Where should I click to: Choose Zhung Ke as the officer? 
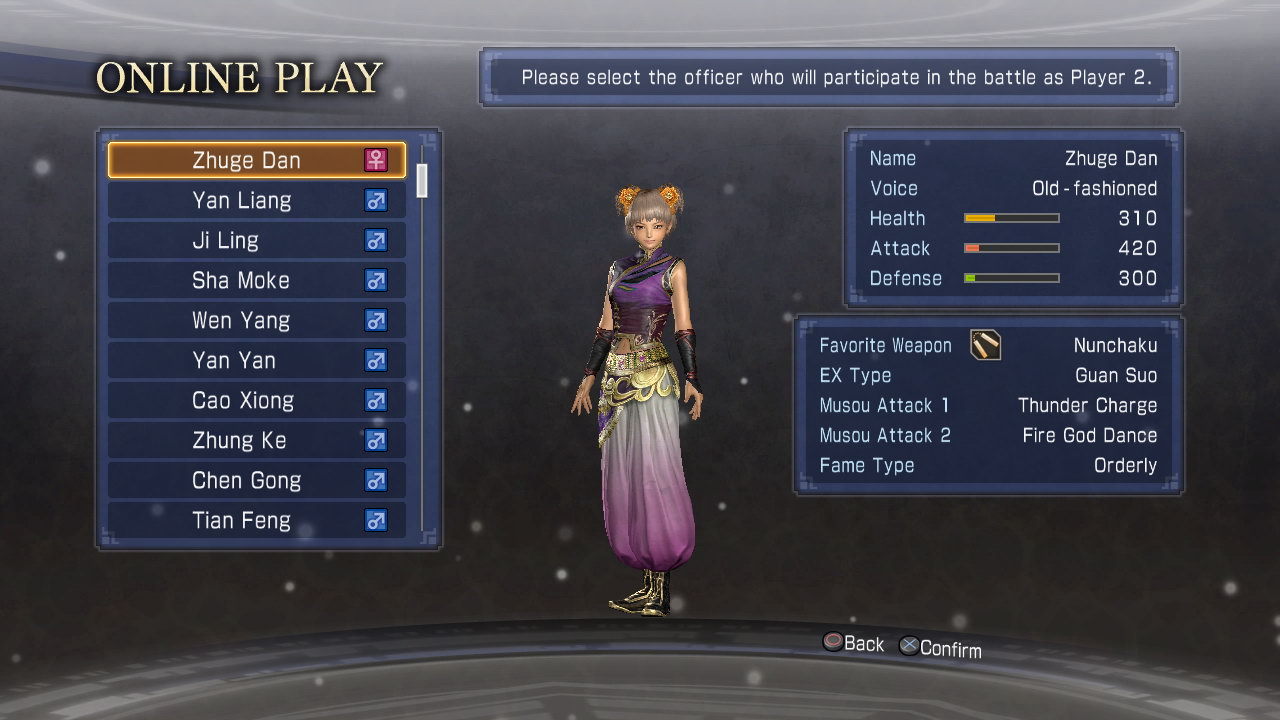[256, 440]
